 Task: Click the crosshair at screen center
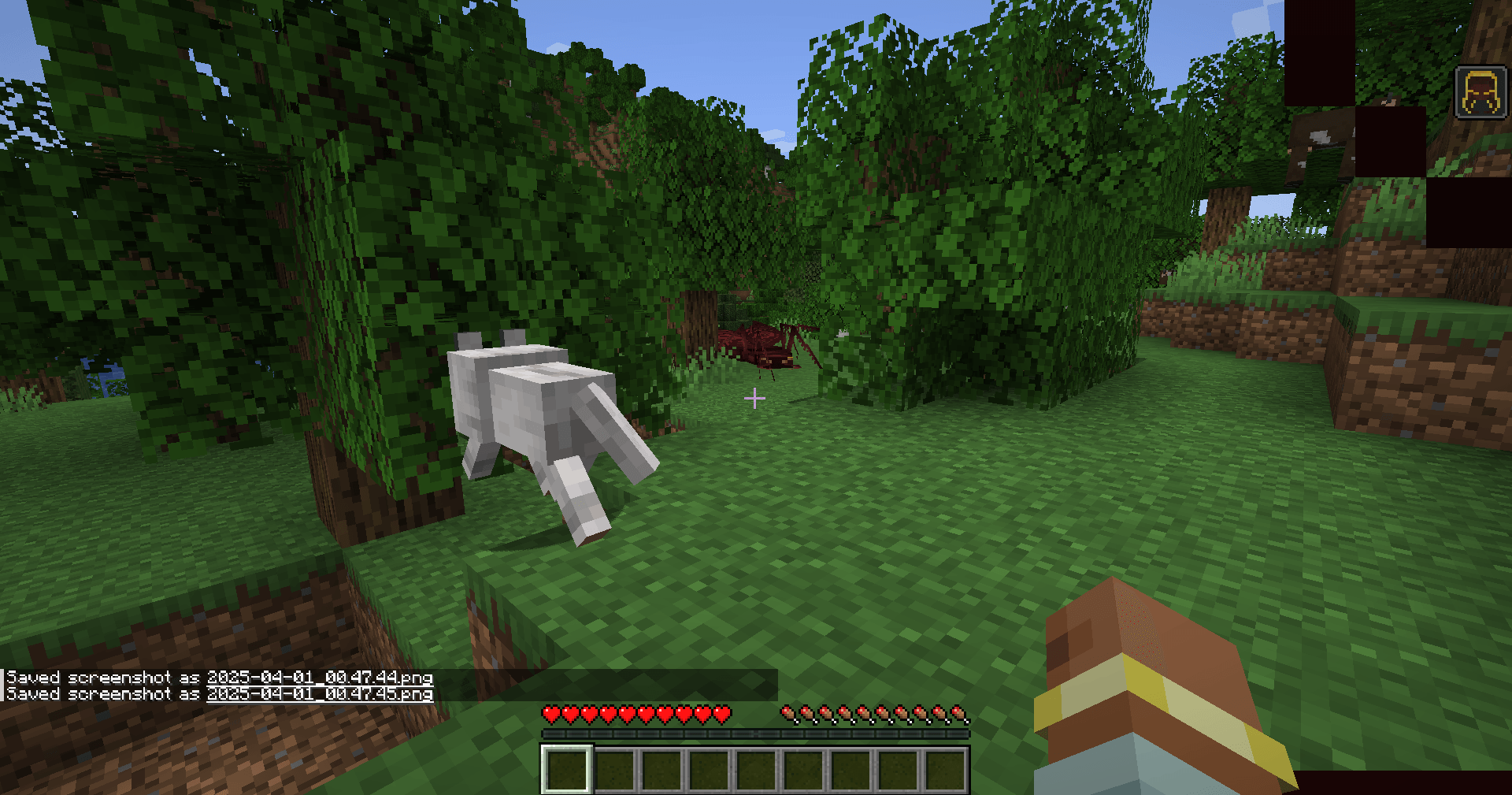754,399
